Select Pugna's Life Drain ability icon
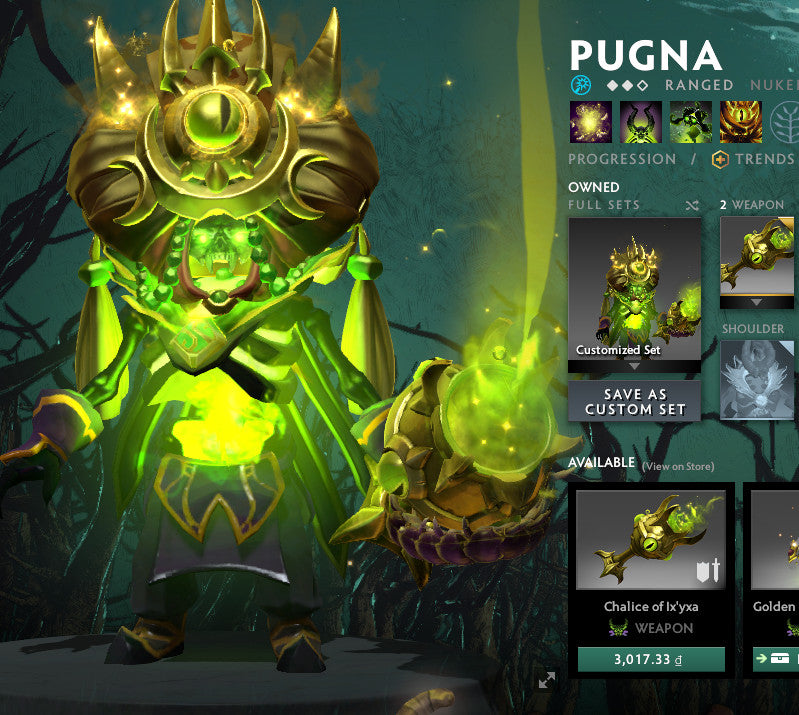This screenshot has height=715, width=799. pos(740,121)
